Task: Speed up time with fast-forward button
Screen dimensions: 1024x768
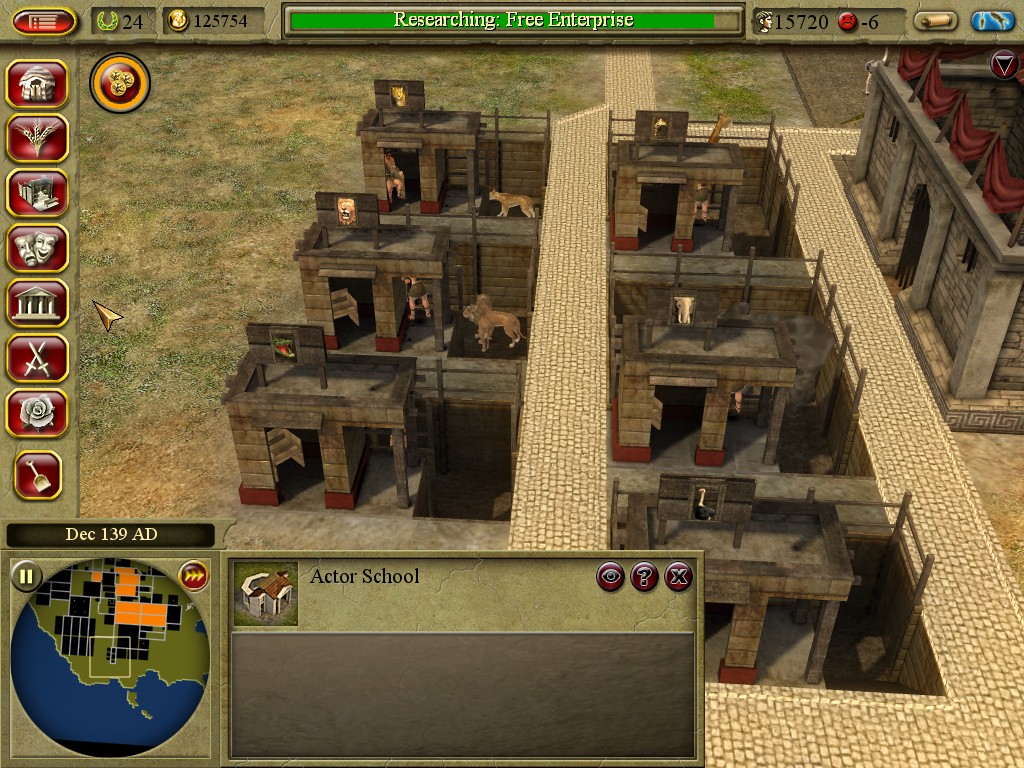Action: point(192,576)
